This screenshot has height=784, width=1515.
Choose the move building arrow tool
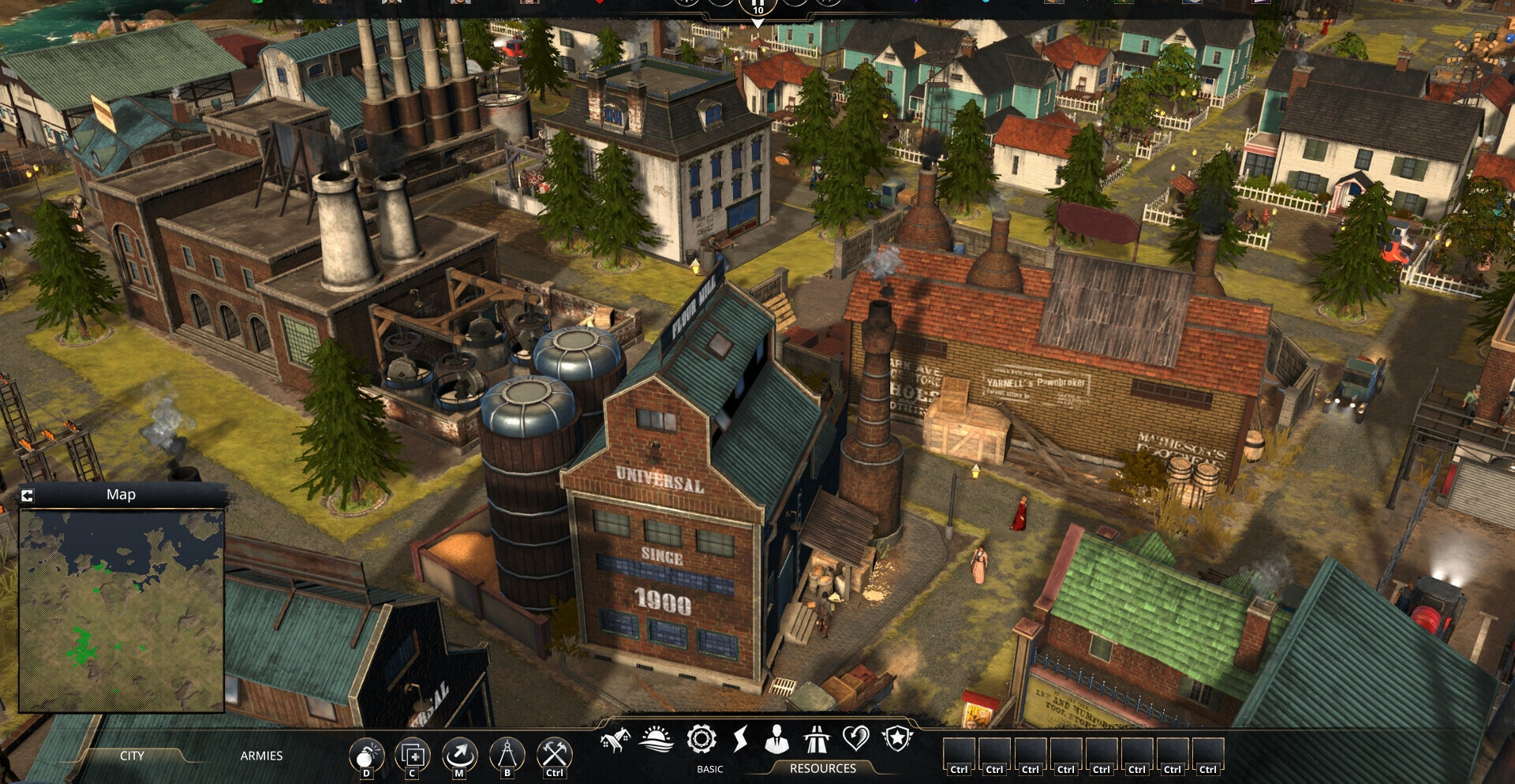(459, 756)
